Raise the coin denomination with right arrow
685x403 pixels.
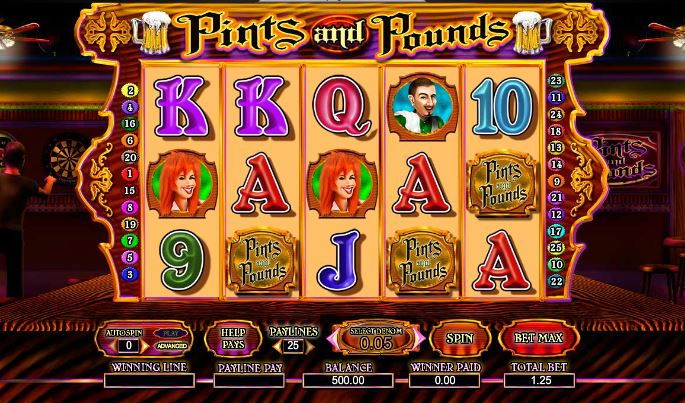click(x=419, y=339)
